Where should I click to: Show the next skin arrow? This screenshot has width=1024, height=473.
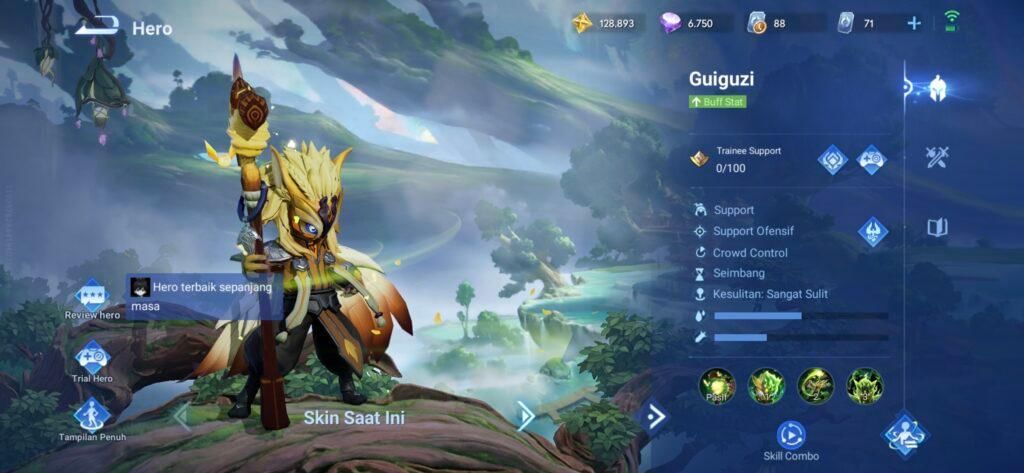coord(525,416)
